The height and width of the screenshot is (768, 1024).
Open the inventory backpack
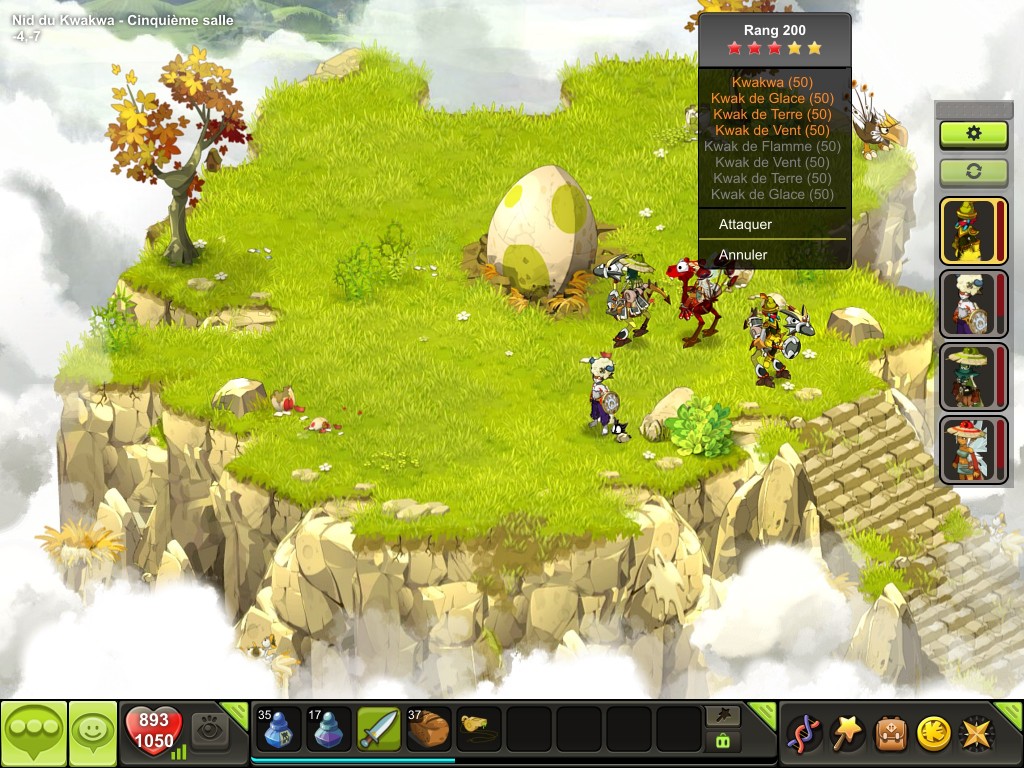point(891,733)
